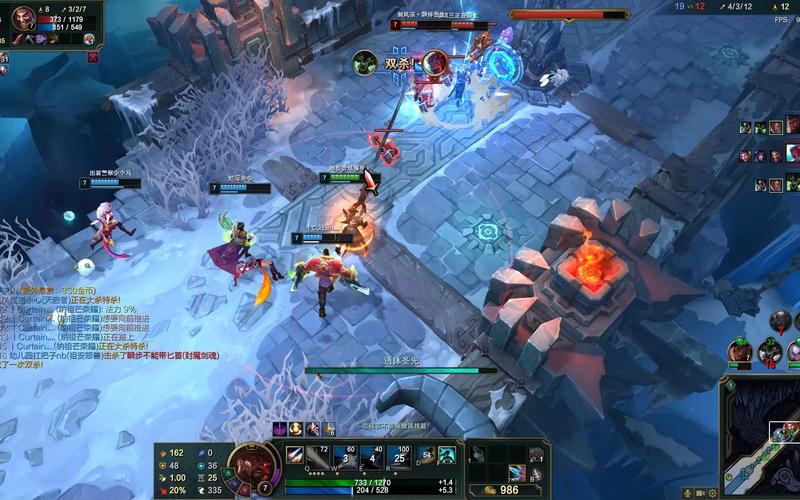Activate the R ultimate ability icon
800x500 pixels.
tap(400, 455)
